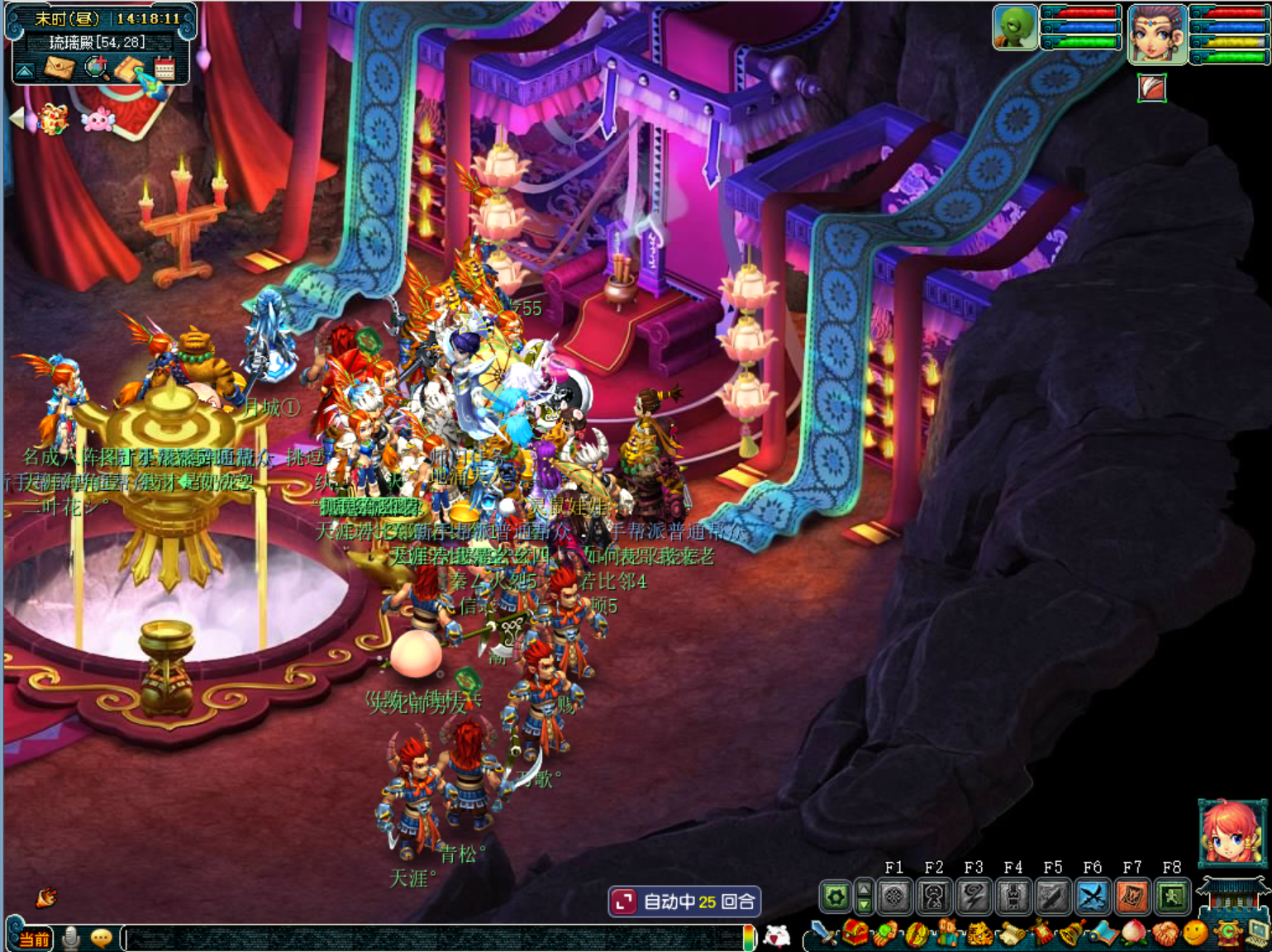
Task: Open the green gear shortcut settings
Action: pyautogui.click(x=836, y=897)
